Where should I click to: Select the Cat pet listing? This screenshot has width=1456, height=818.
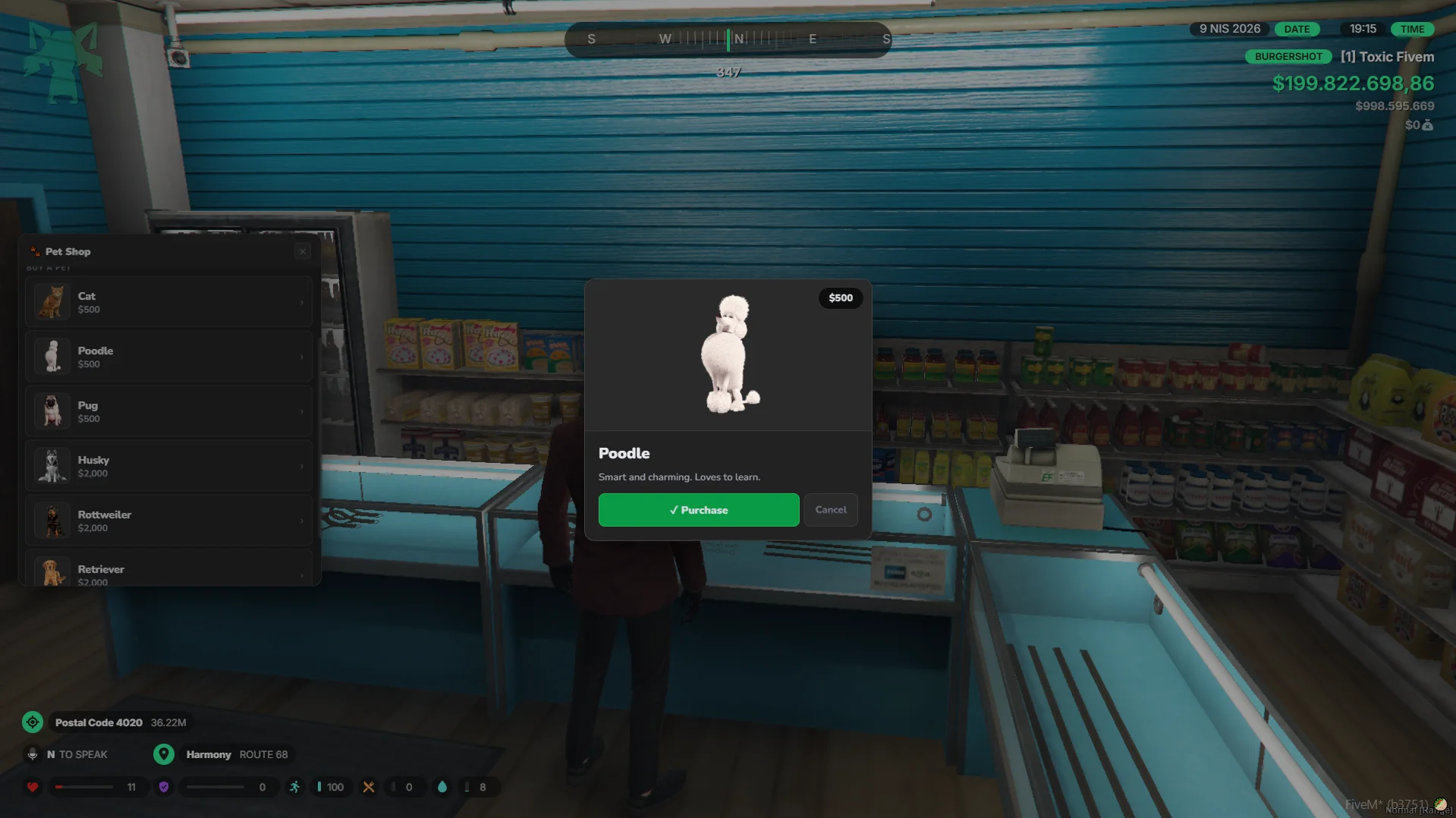169,302
